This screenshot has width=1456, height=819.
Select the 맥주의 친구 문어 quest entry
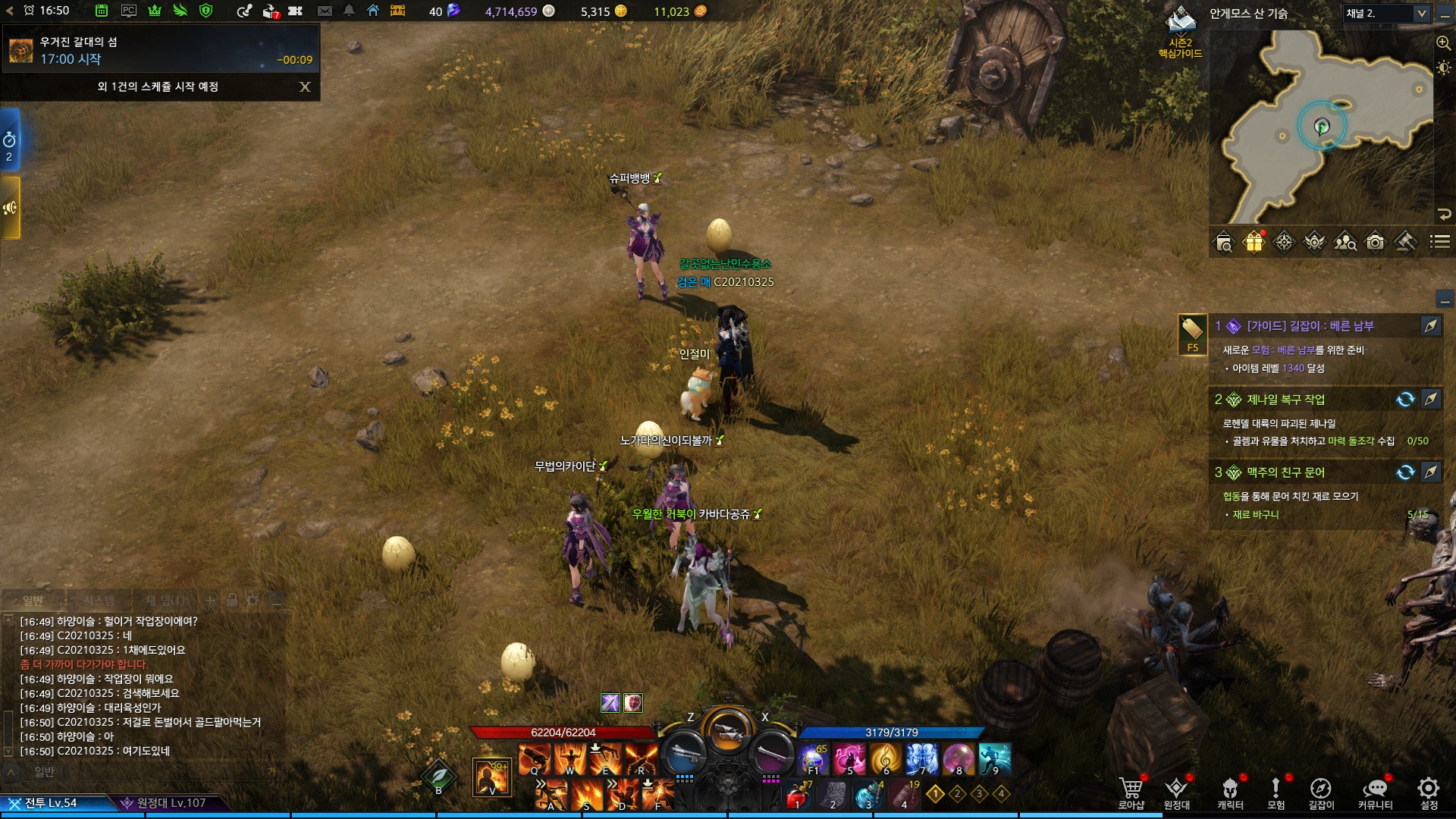pyautogui.click(x=1285, y=472)
